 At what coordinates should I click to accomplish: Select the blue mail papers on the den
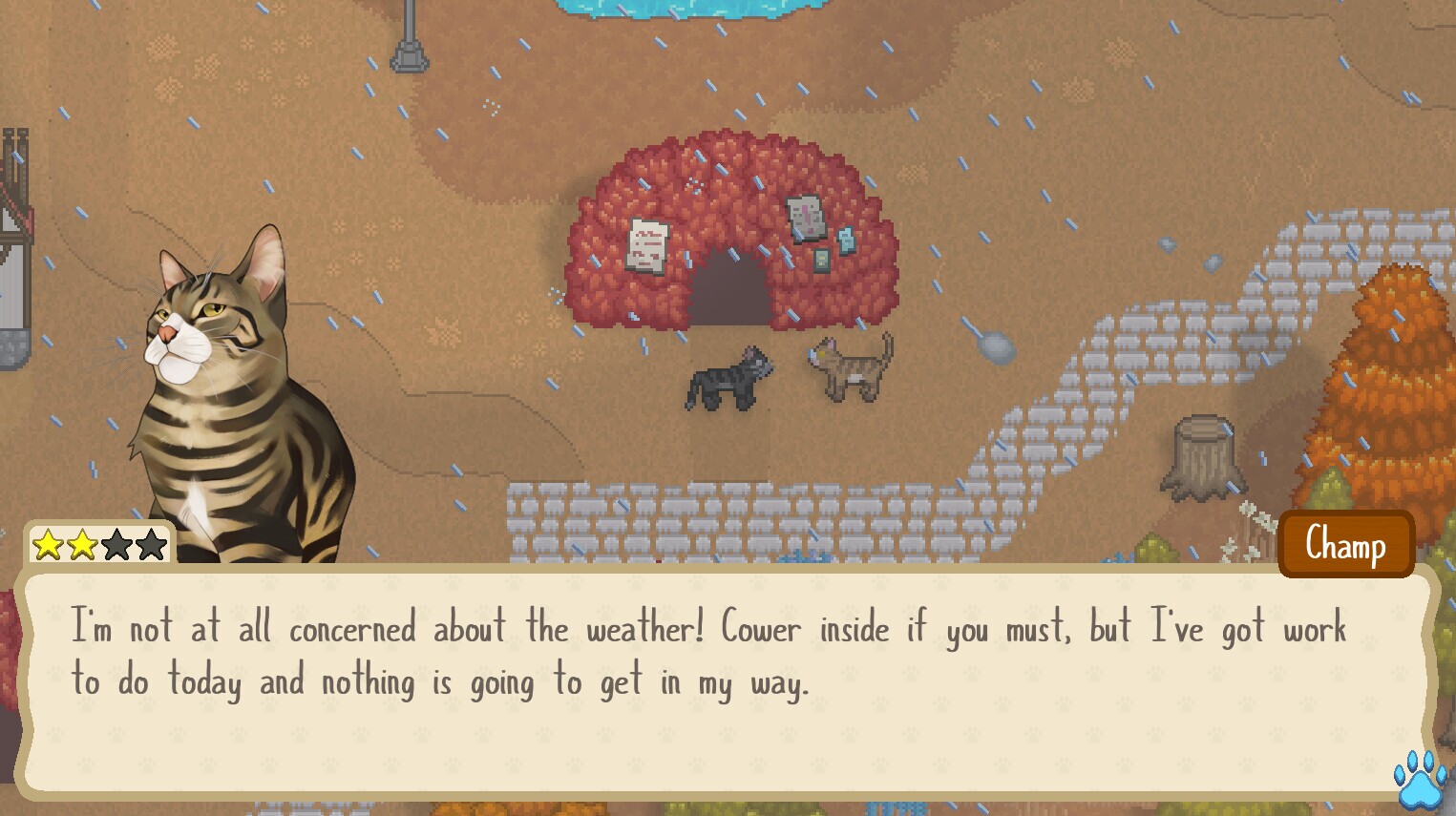[845, 241]
